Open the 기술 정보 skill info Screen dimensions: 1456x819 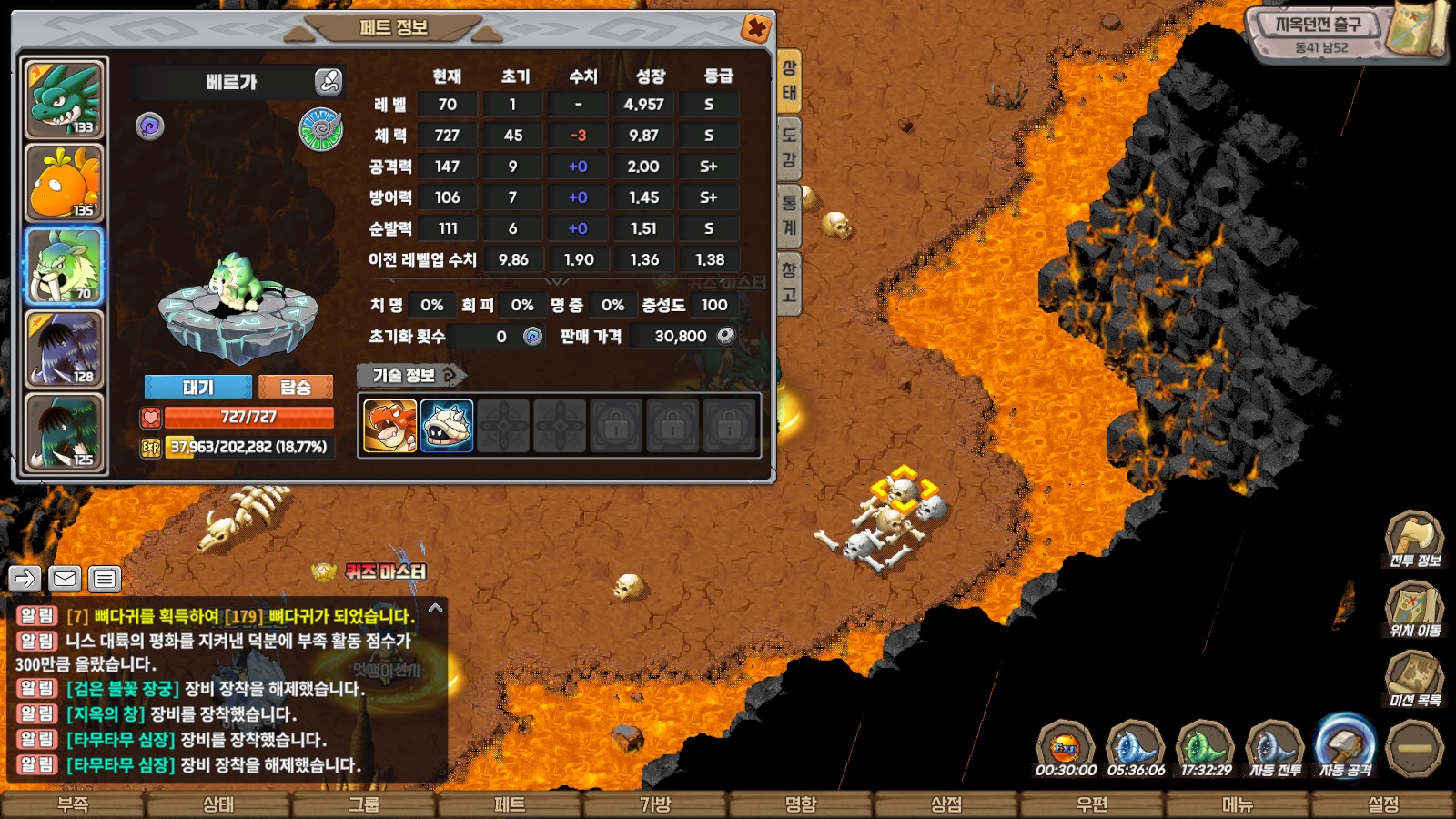(x=410, y=375)
